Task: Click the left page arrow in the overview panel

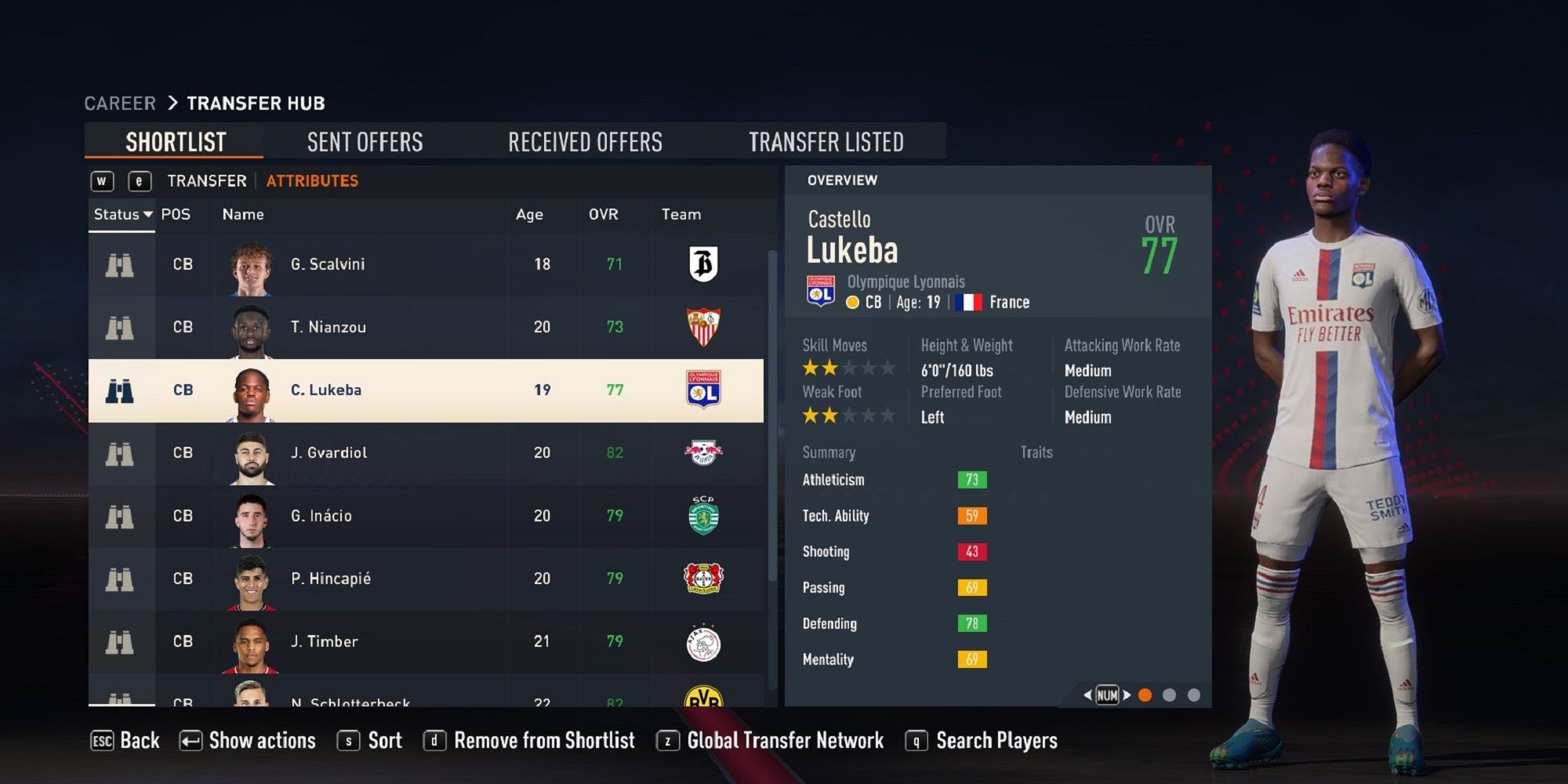Action: click(x=1087, y=695)
